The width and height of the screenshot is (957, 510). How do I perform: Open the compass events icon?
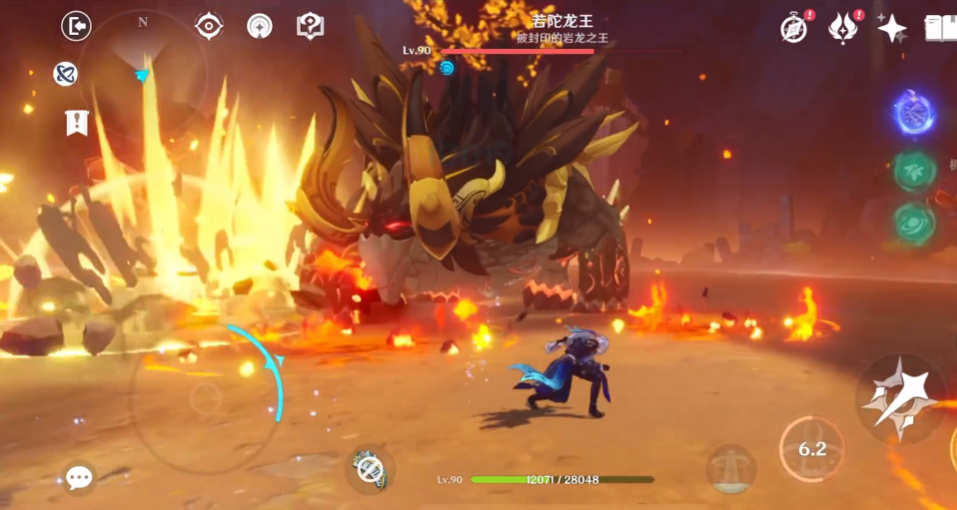794,28
